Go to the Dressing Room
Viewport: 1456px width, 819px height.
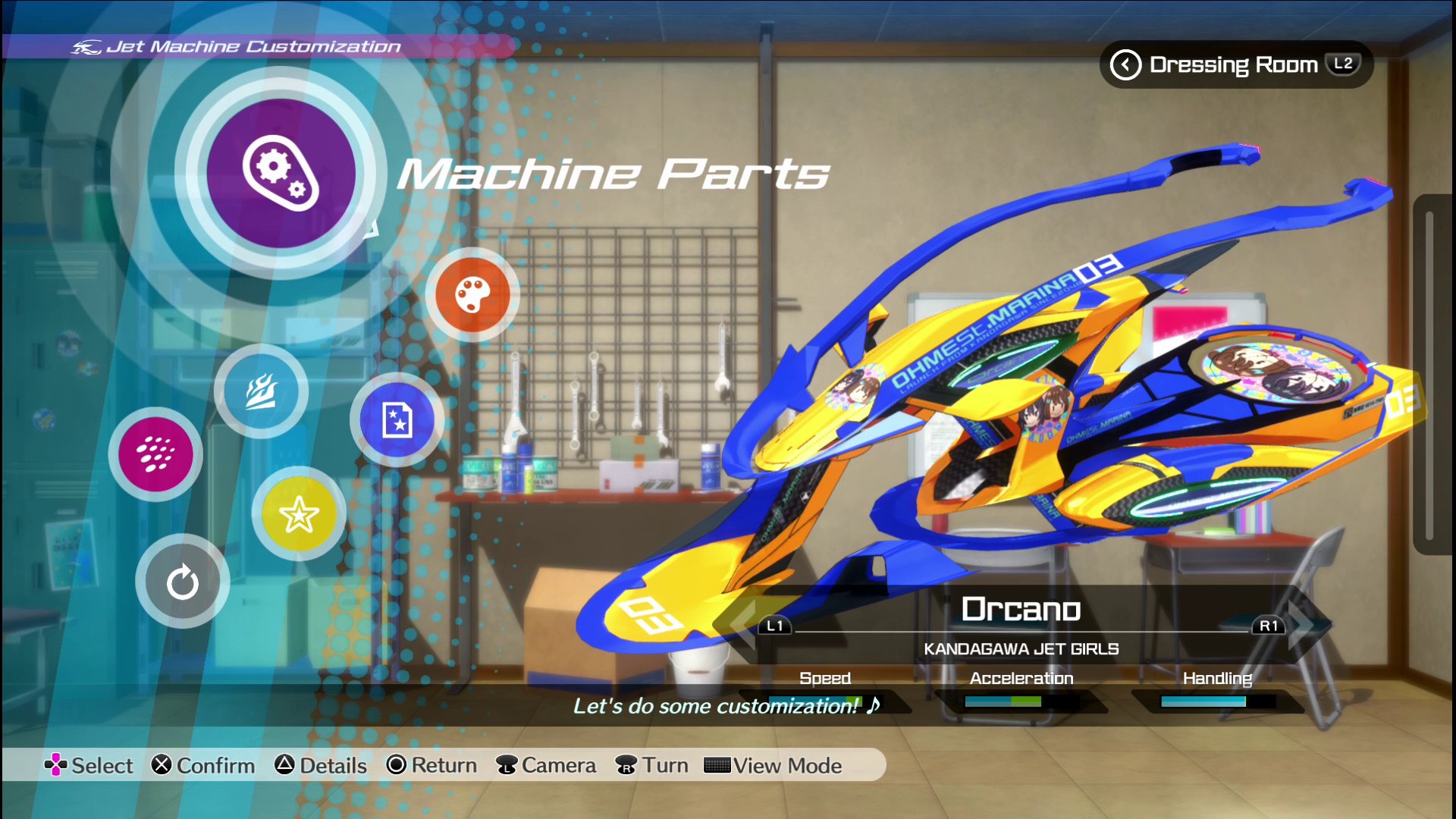[1235, 64]
